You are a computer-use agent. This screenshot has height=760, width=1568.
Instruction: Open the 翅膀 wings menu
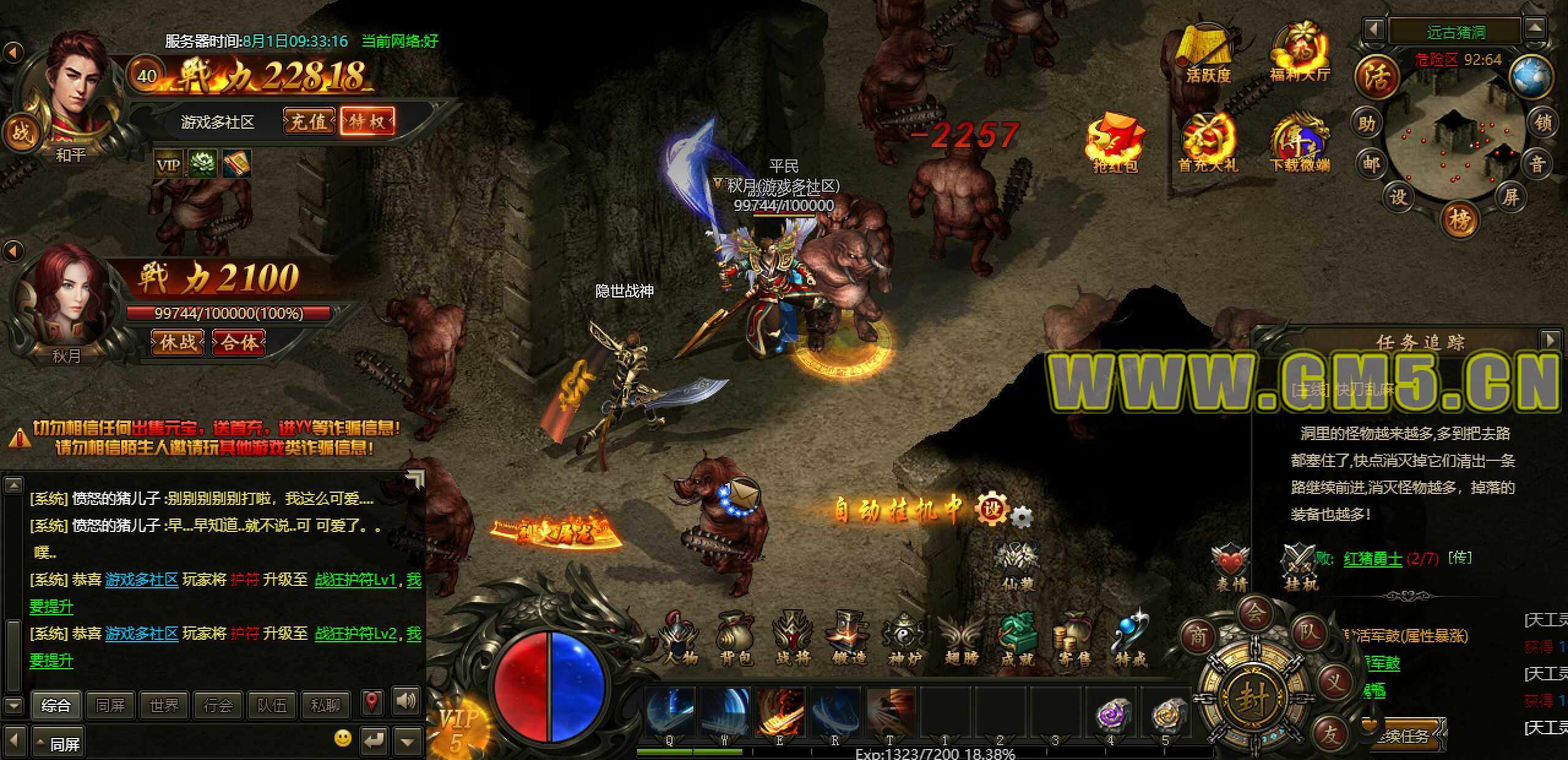pos(962,639)
